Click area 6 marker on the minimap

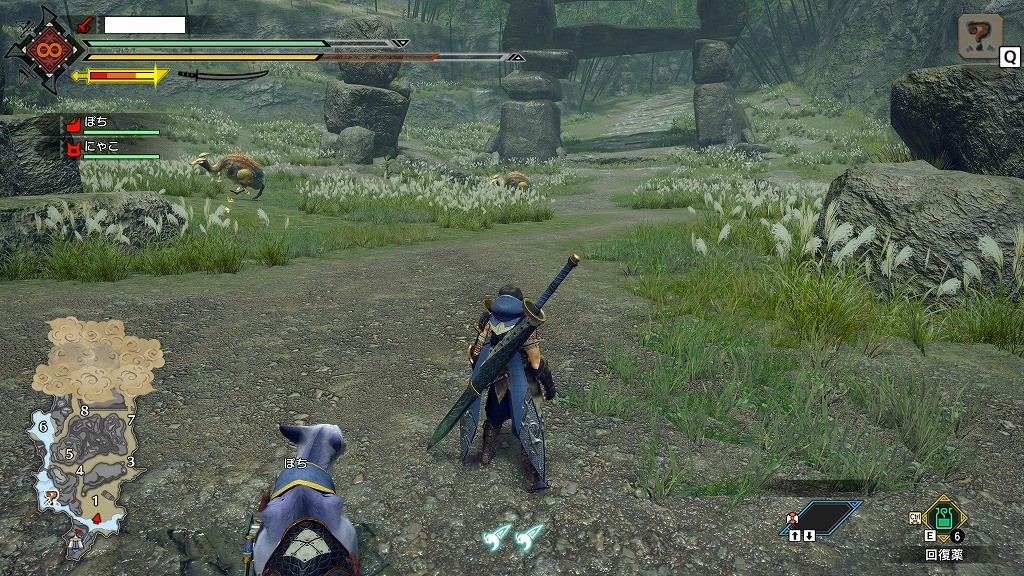coord(43,427)
